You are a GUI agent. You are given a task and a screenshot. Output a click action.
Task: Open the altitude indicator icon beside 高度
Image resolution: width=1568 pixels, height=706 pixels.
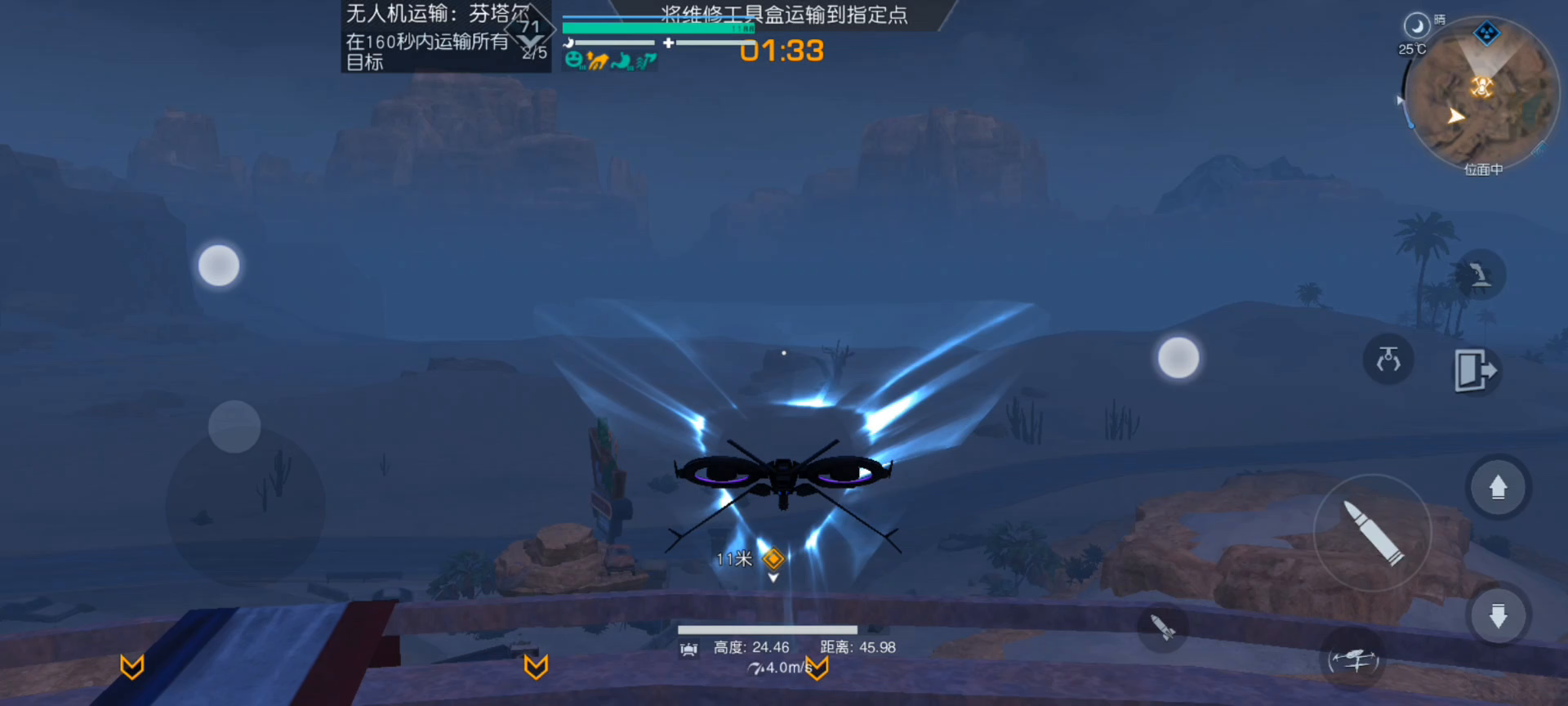[688, 648]
